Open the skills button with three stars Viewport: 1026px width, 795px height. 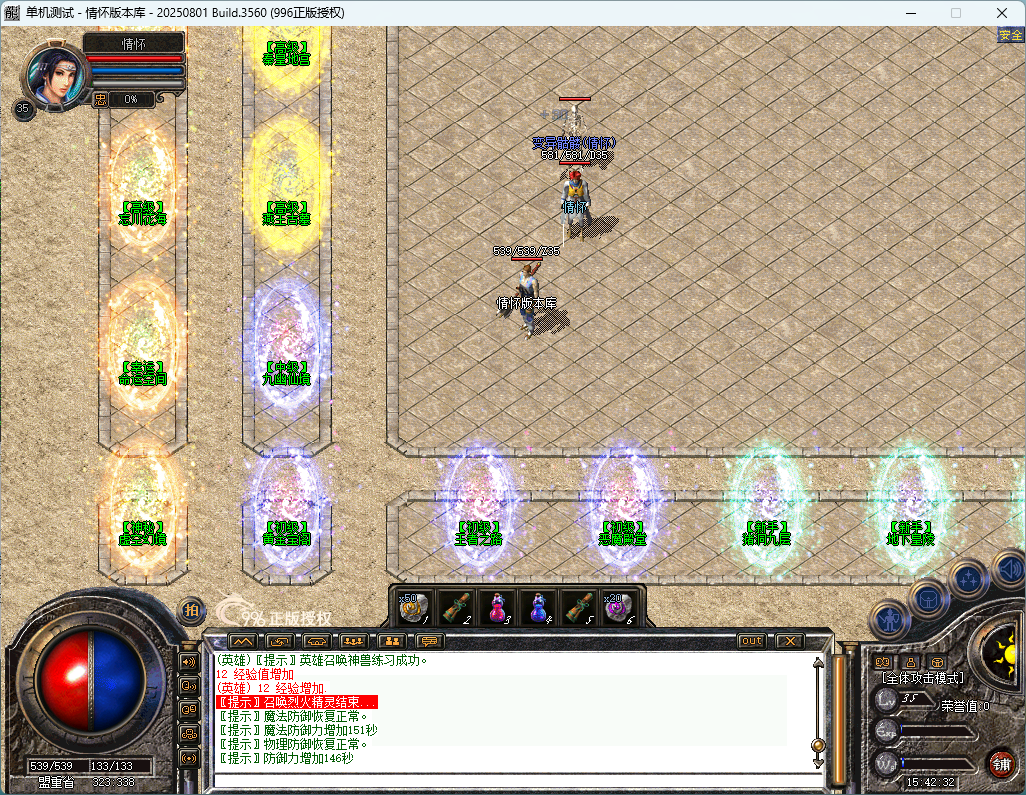pos(968,578)
